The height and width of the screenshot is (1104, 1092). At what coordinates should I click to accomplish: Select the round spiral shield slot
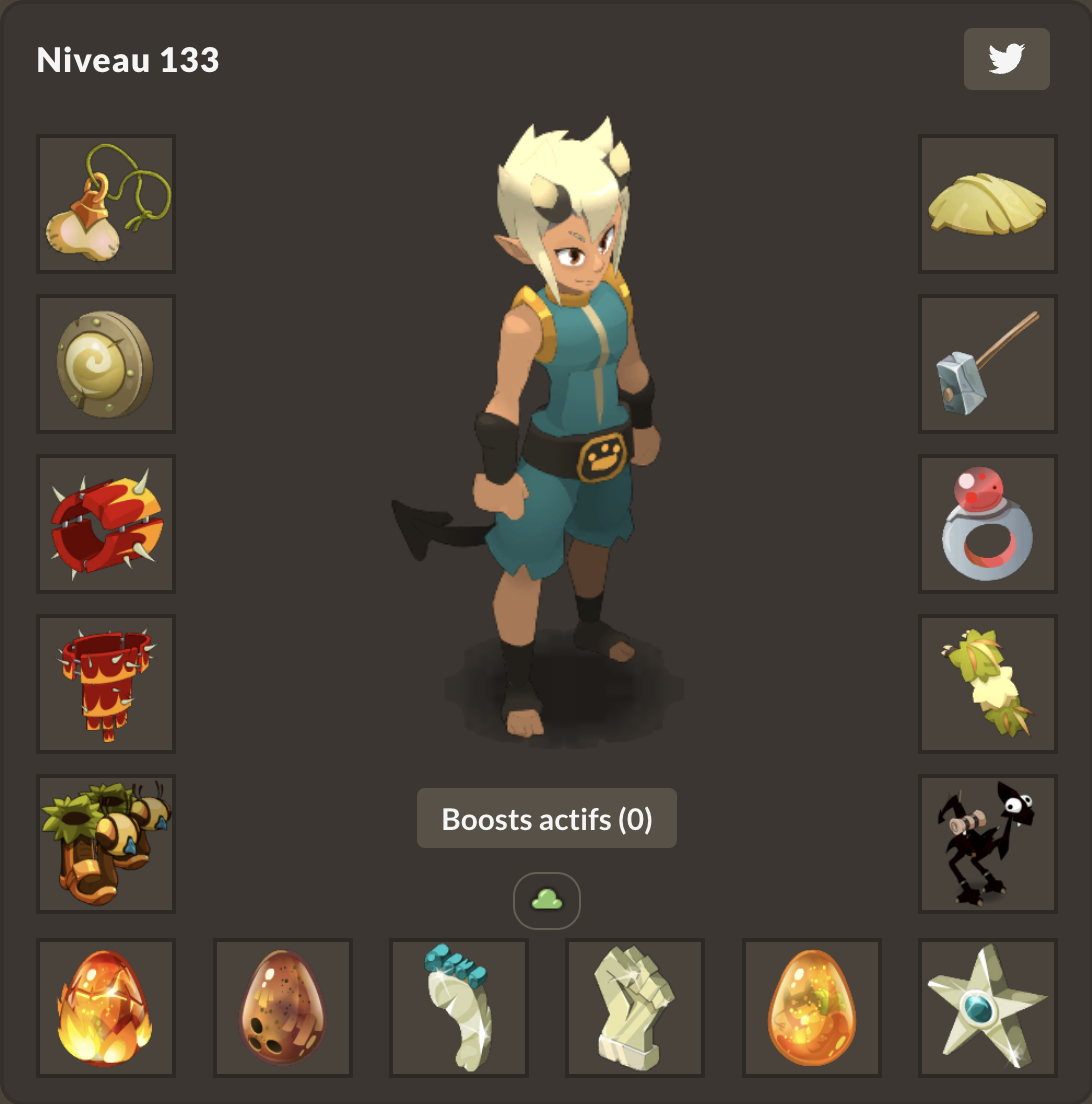point(106,364)
